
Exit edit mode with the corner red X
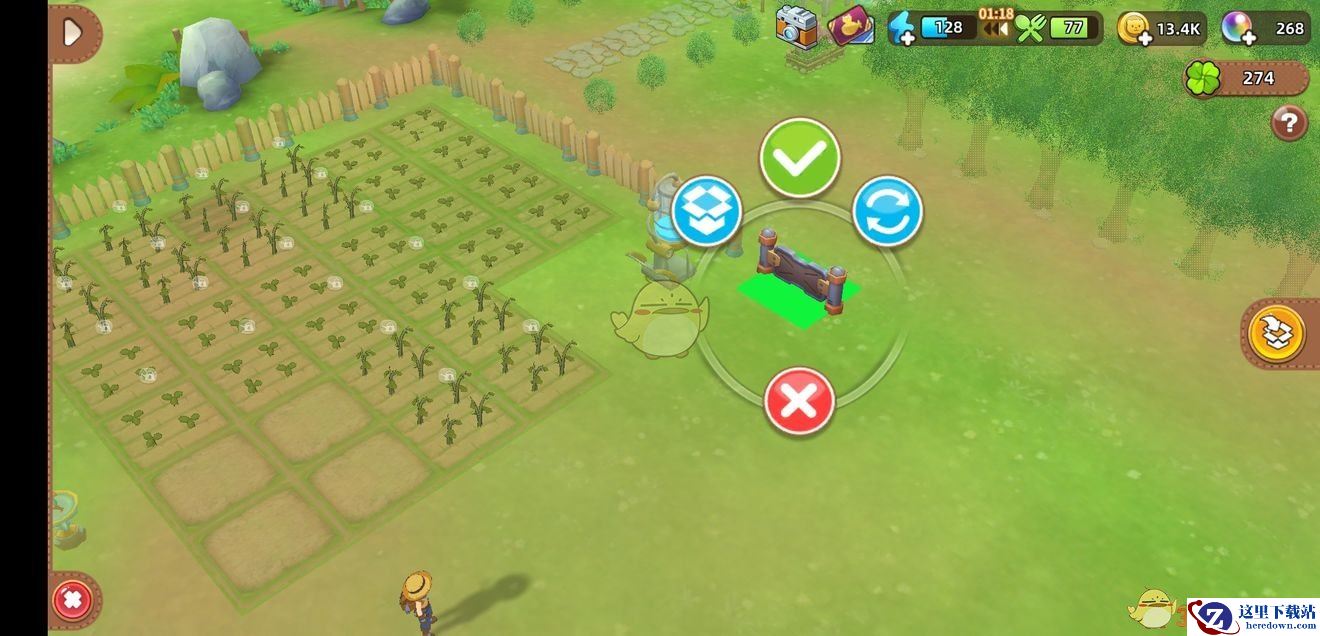point(72,601)
